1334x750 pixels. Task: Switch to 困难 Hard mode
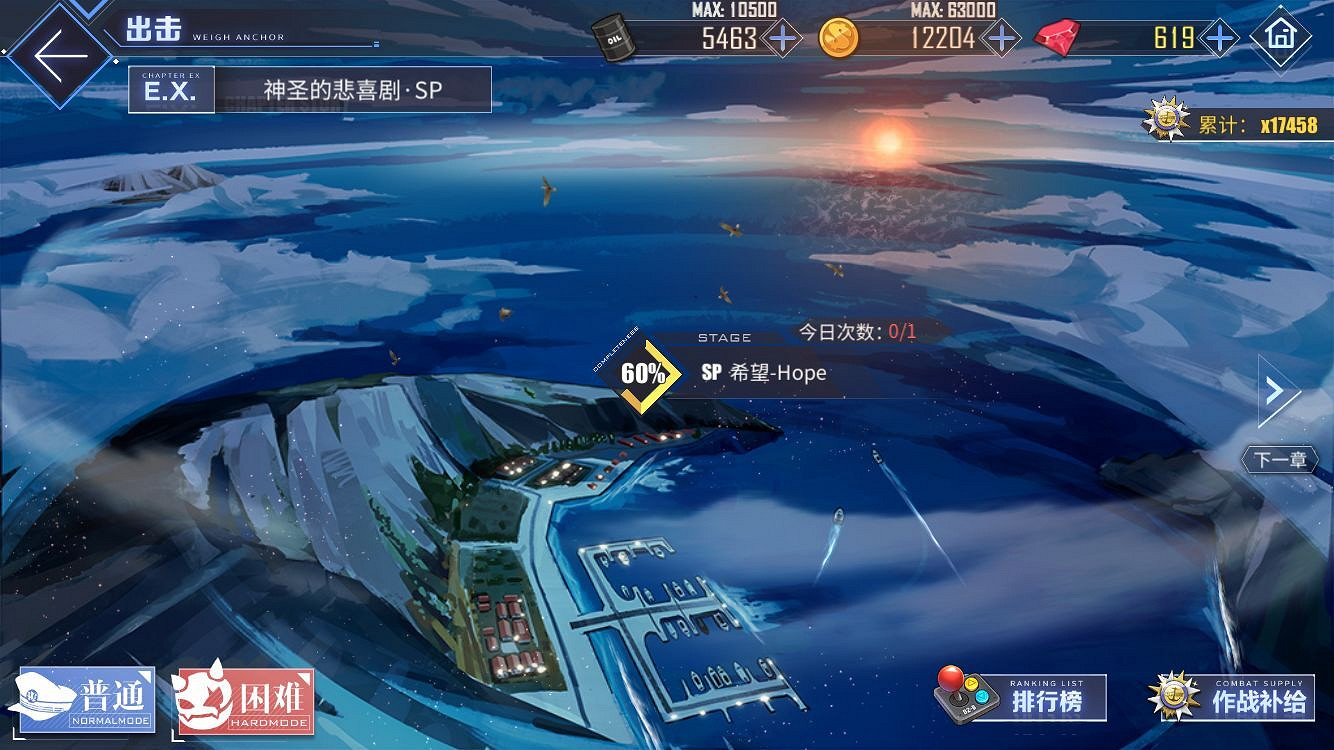pyautogui.click(x=243, y=702)
